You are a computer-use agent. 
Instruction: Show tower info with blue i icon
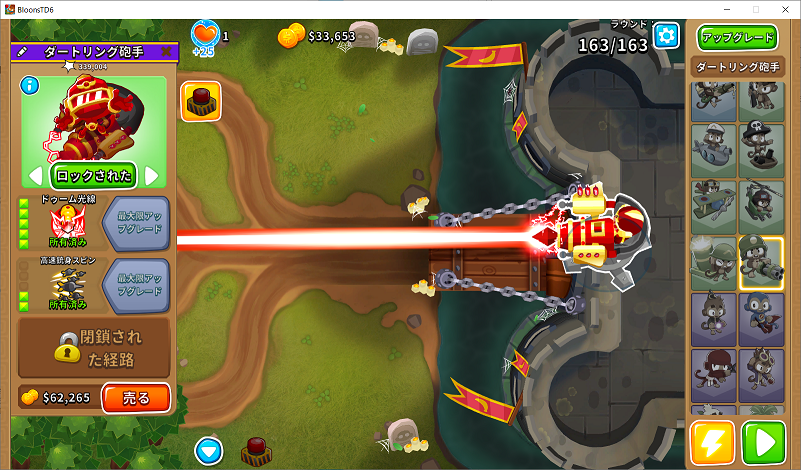point(28,85)
